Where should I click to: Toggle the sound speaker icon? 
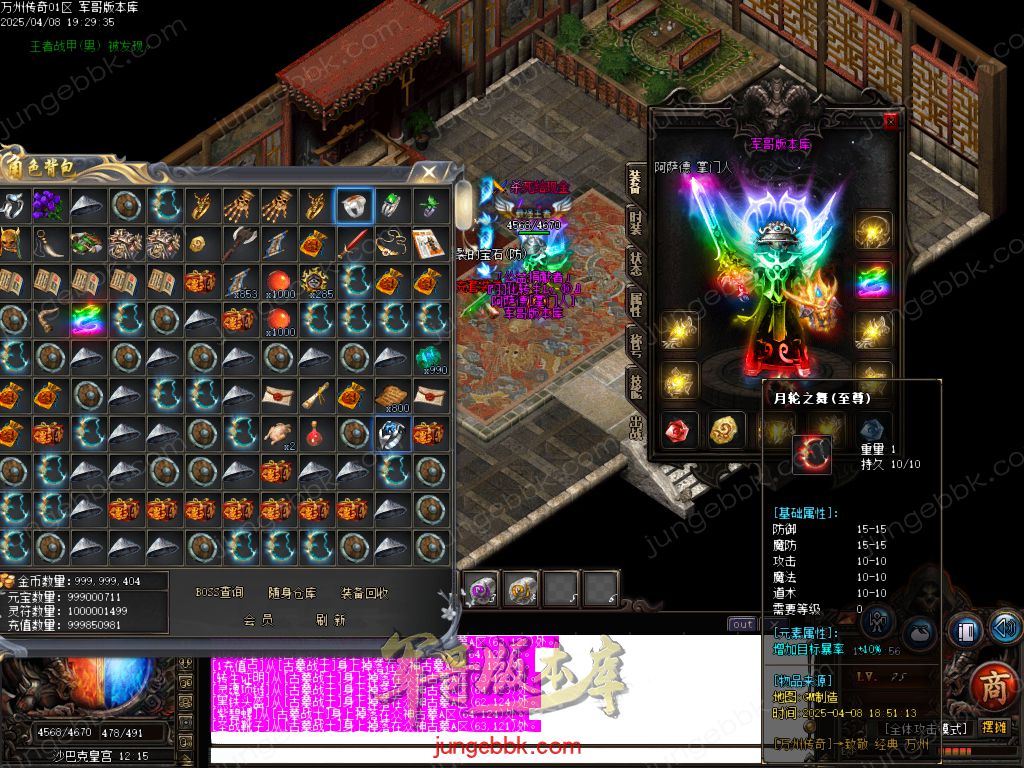tap(1005, 627)
